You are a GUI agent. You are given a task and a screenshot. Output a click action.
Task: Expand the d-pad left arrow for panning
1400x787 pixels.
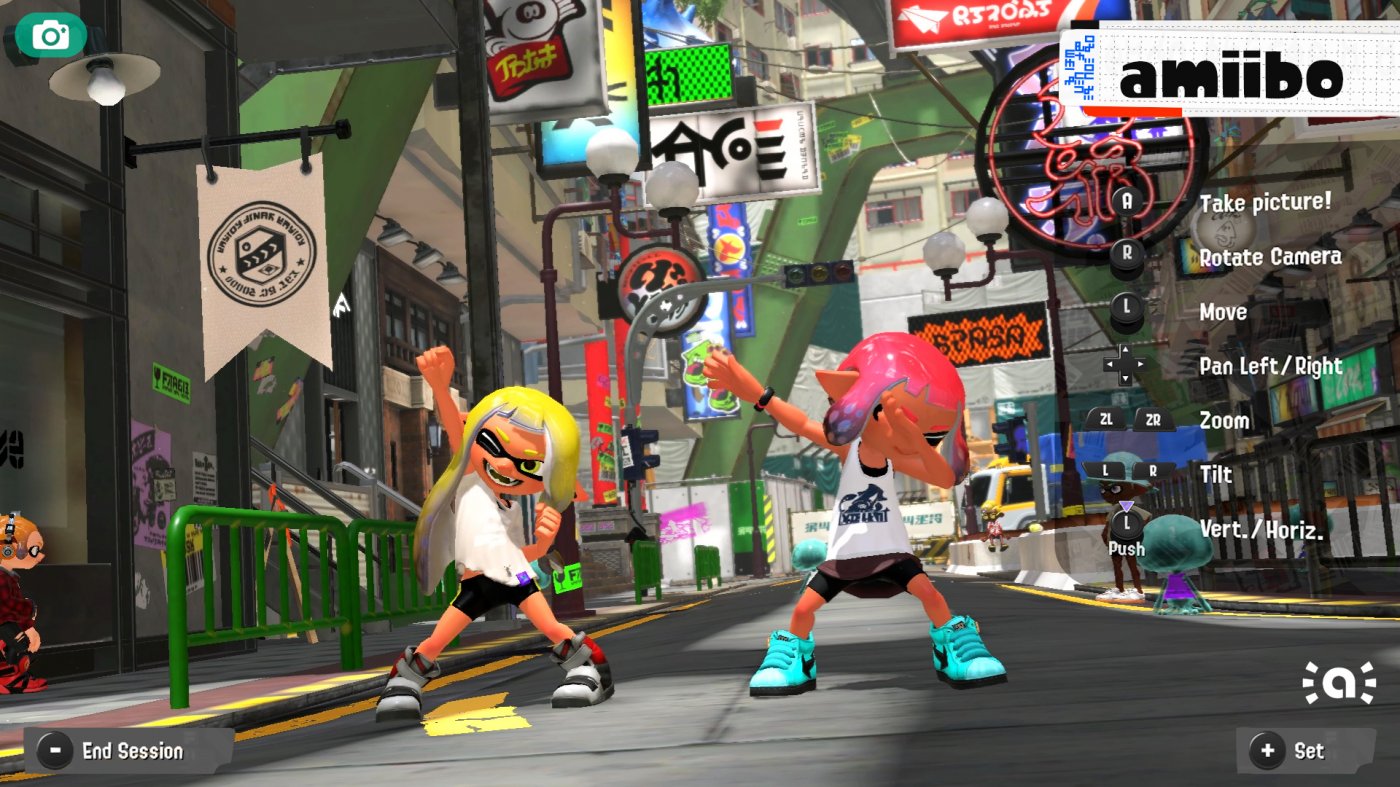click(1109, 363)
